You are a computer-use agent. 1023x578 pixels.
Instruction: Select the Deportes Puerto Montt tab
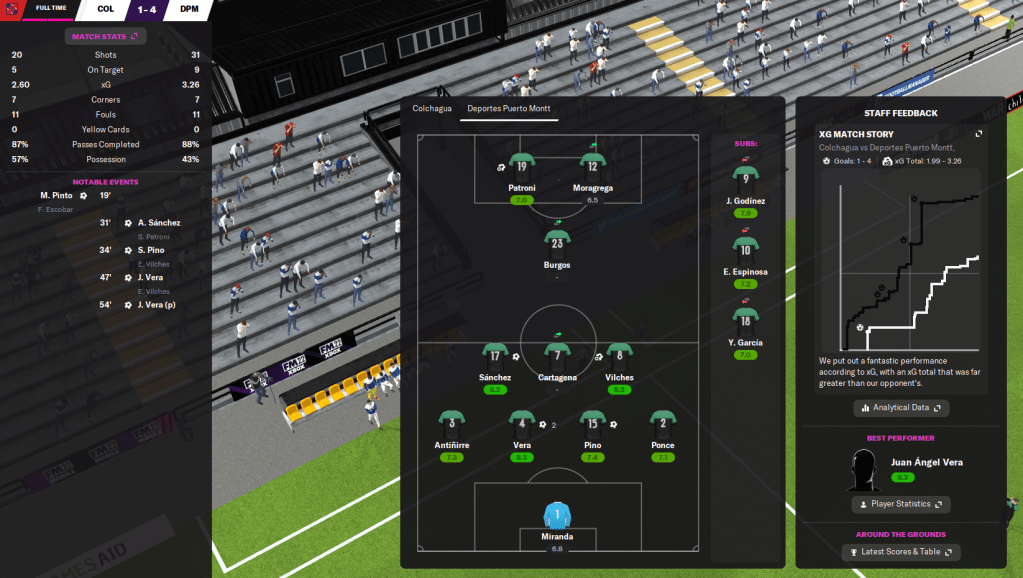tap(509, 108)
